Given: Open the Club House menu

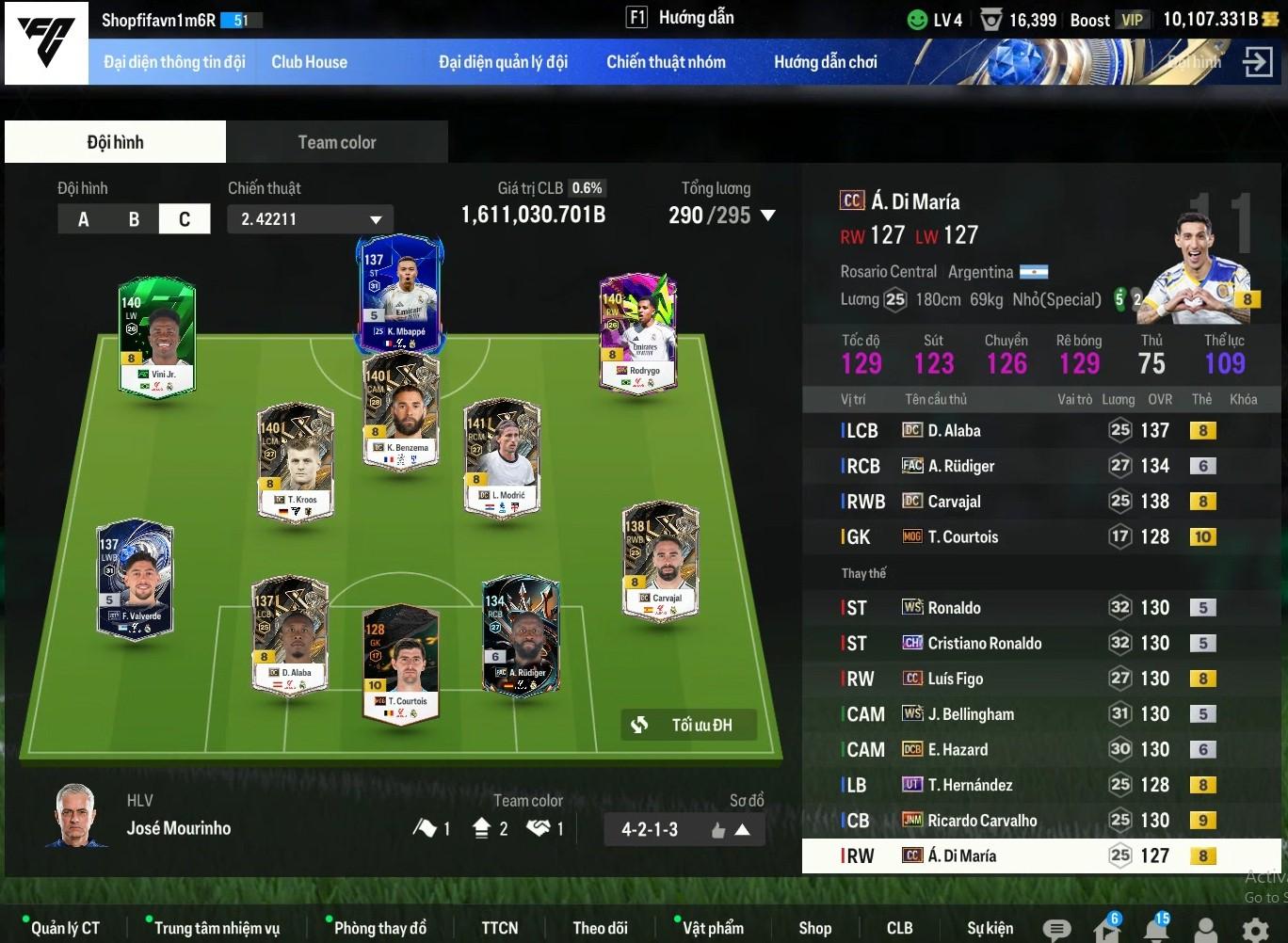Looking at the screenshot, I should tap(309, 62).
